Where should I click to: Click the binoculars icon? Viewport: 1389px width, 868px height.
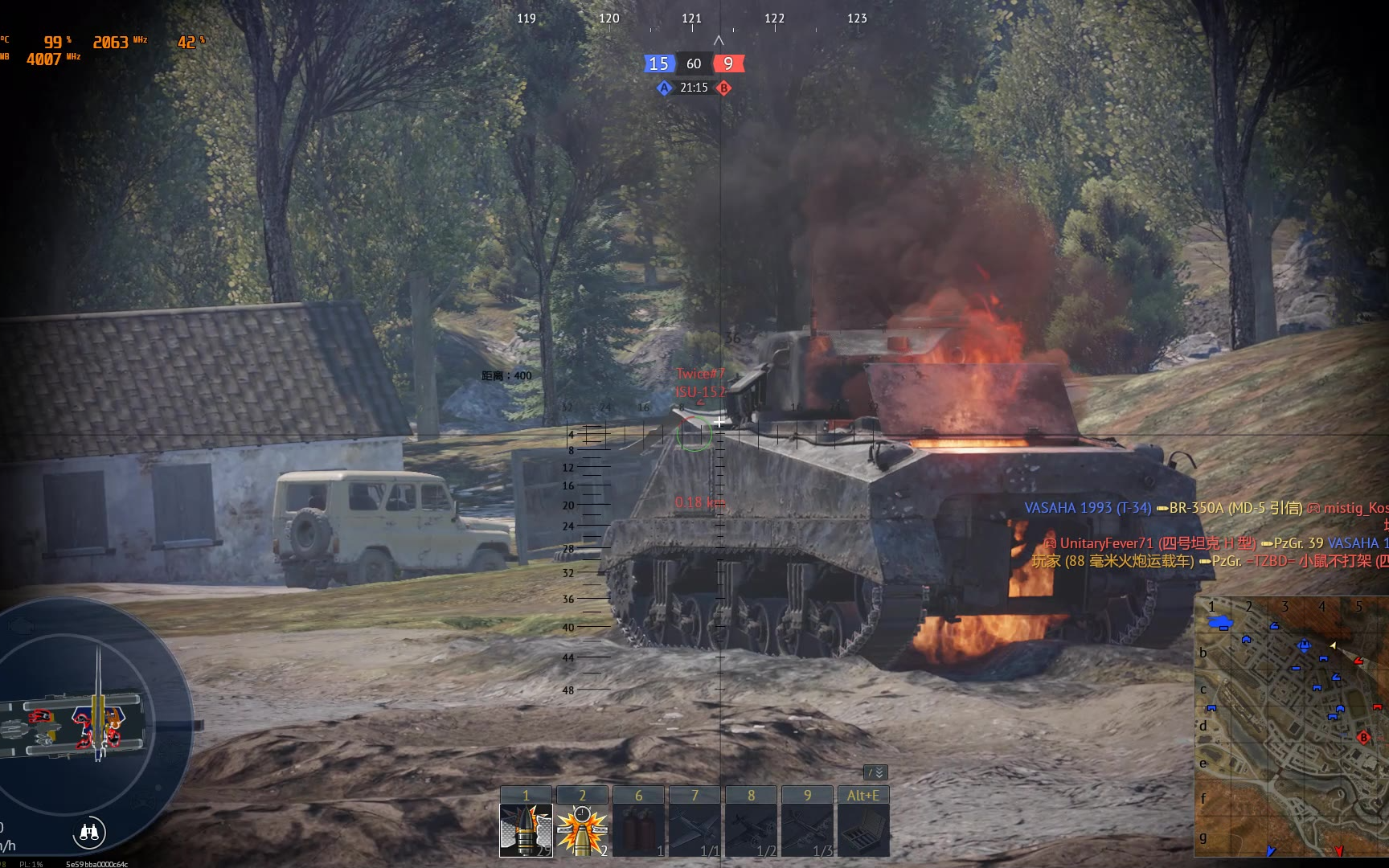point(89,833)
